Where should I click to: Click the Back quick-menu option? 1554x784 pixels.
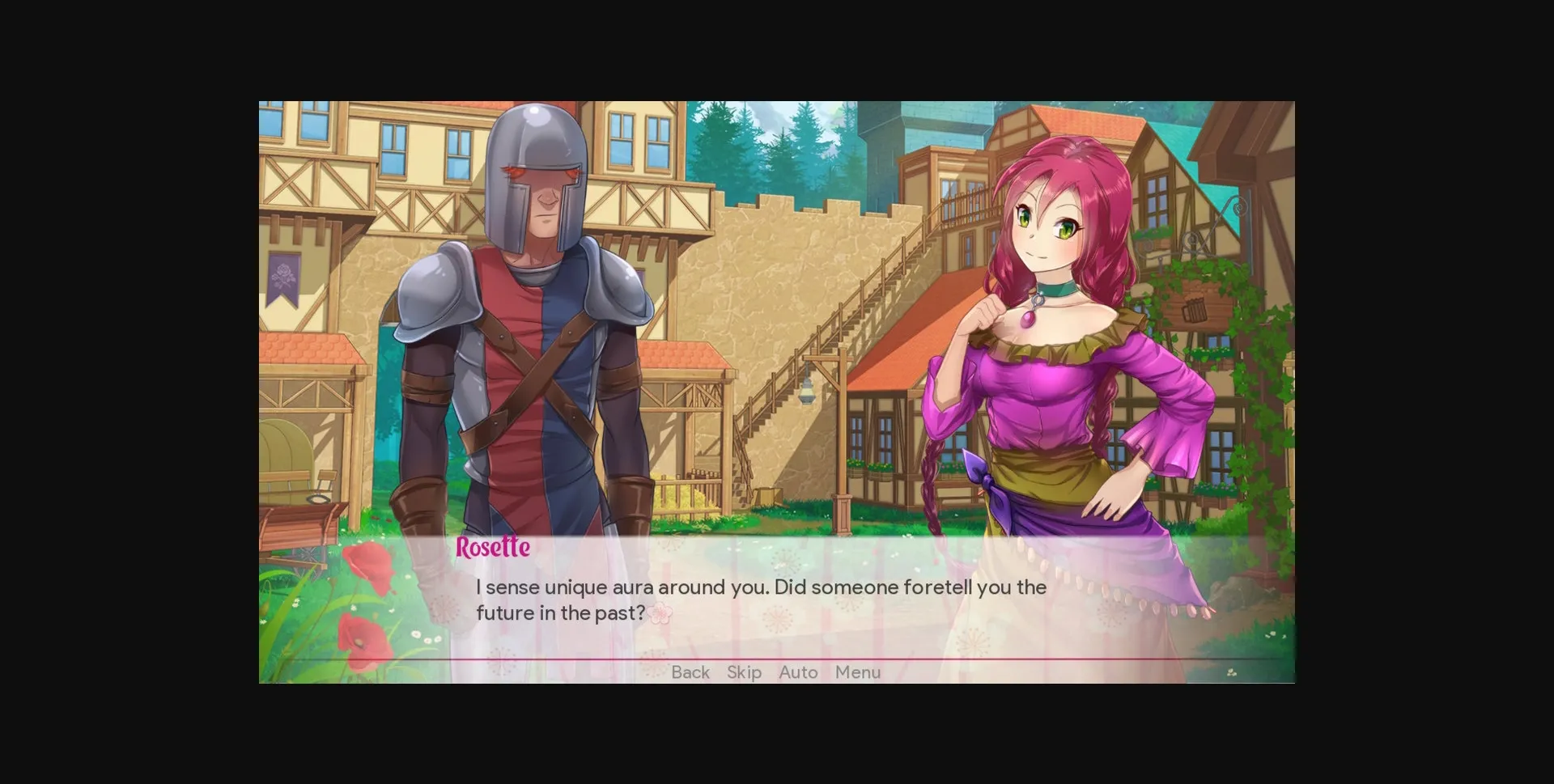pos(690,672)
